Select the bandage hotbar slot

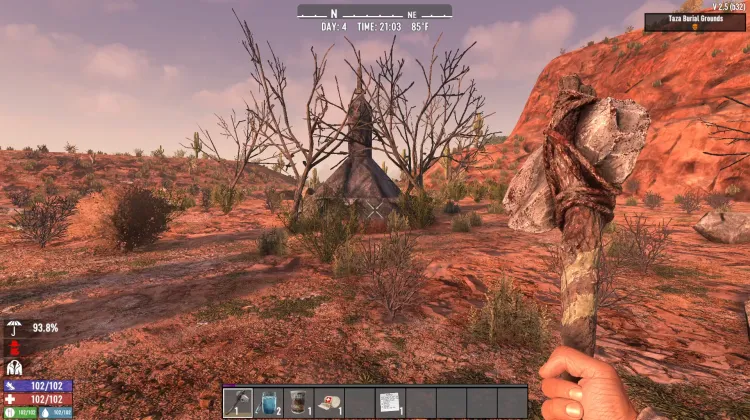tap(329, 402)
